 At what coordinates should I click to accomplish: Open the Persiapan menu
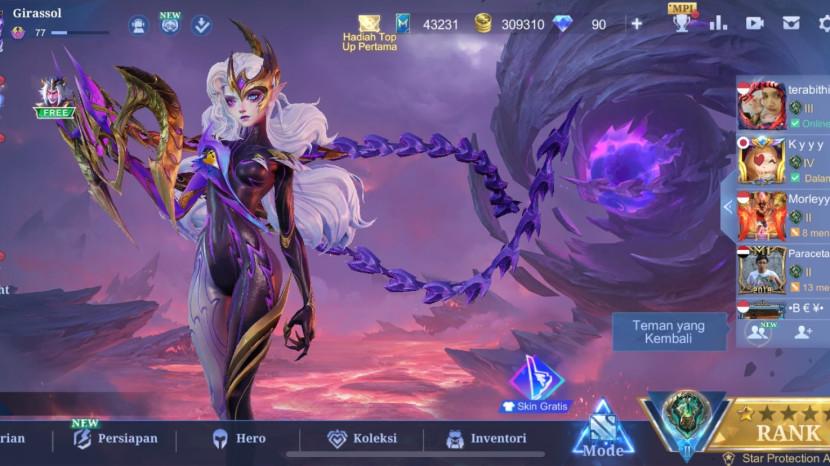115,438
